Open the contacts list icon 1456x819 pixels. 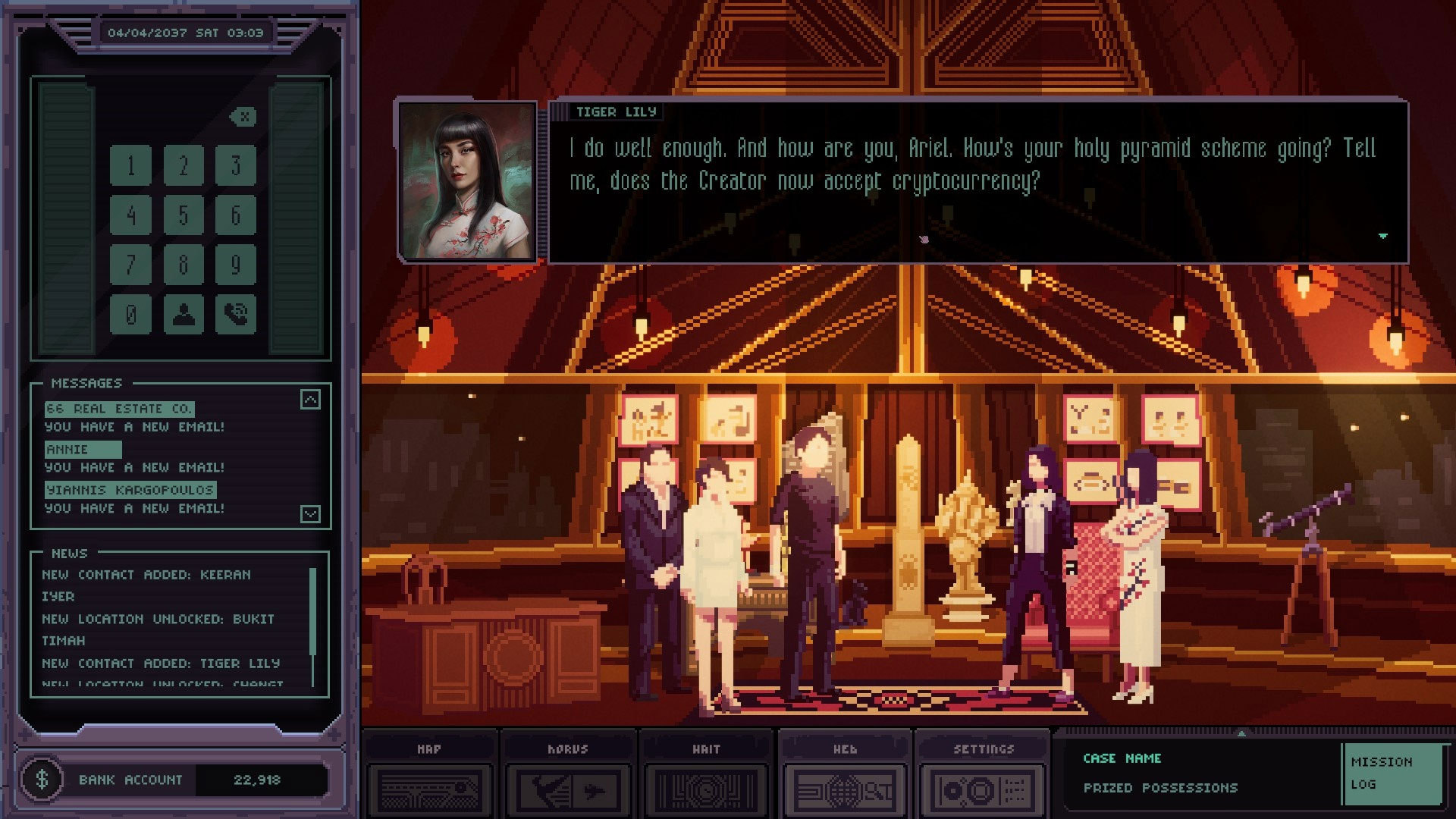pos(184,314)
